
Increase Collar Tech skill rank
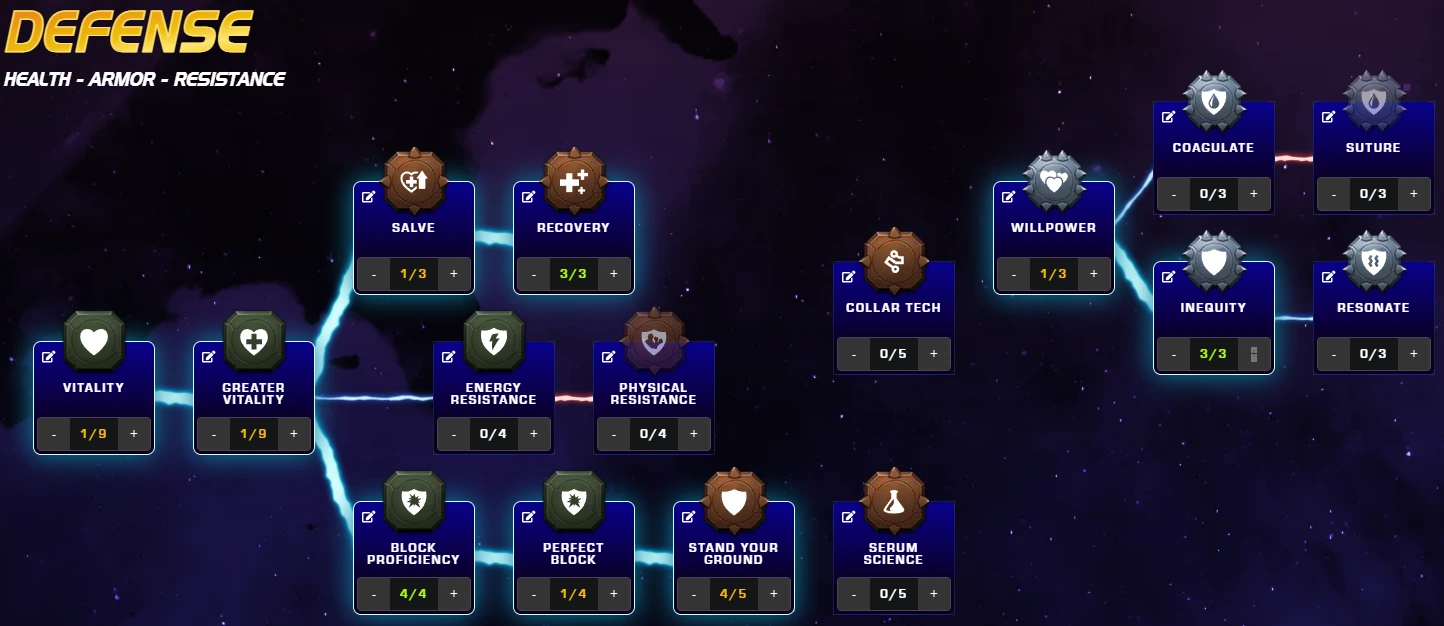pyautogui.click(x=934, y=354)
